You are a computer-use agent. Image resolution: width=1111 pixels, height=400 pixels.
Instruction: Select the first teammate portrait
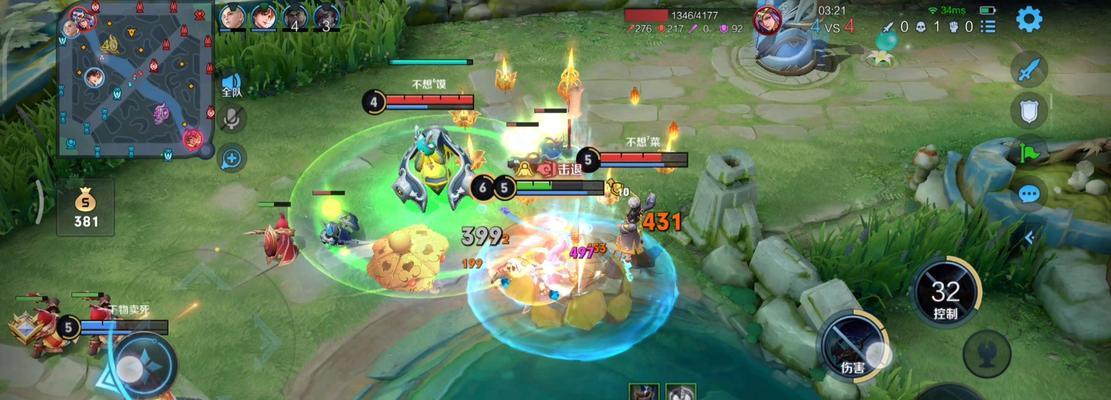click(232, 17)
